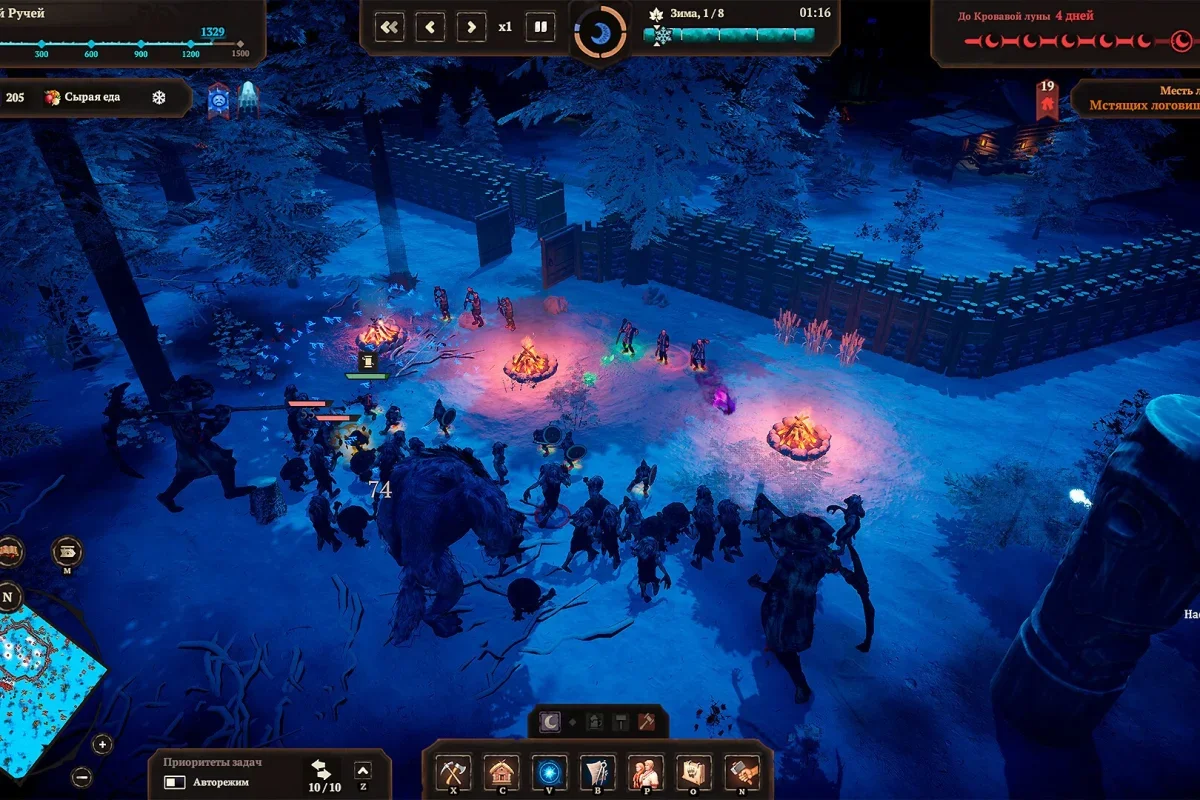Open the crossed pickaxe and axe menu
Image resolution: width=1200 pixels, height=800 pixels.
[453, 772]
